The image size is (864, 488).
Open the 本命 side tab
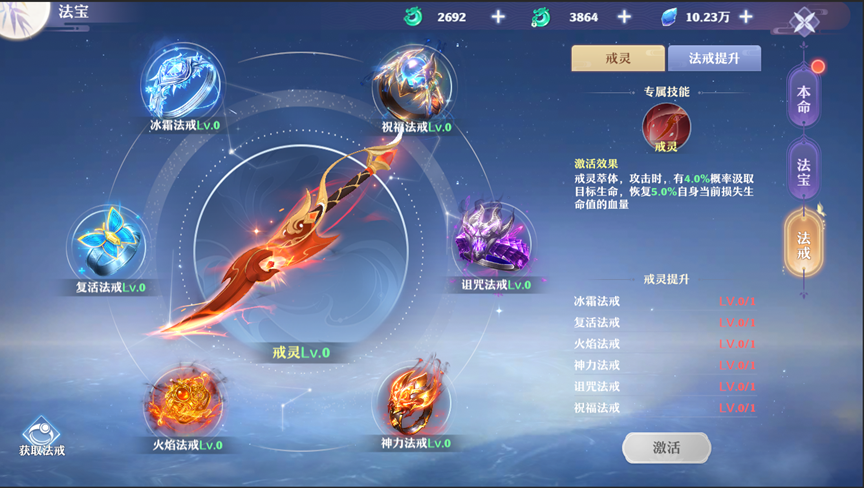pyautogui.click(x=804, y=98)
